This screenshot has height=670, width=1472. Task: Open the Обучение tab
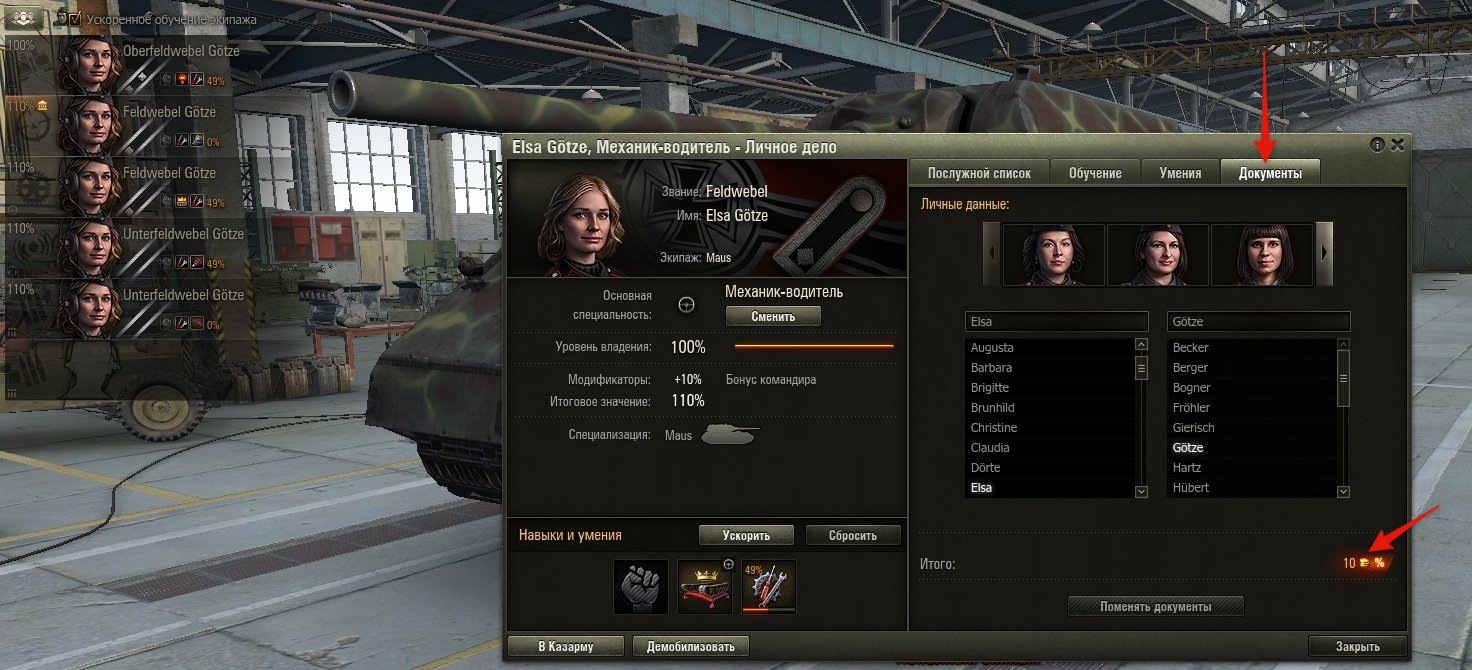pos(1095,173)
